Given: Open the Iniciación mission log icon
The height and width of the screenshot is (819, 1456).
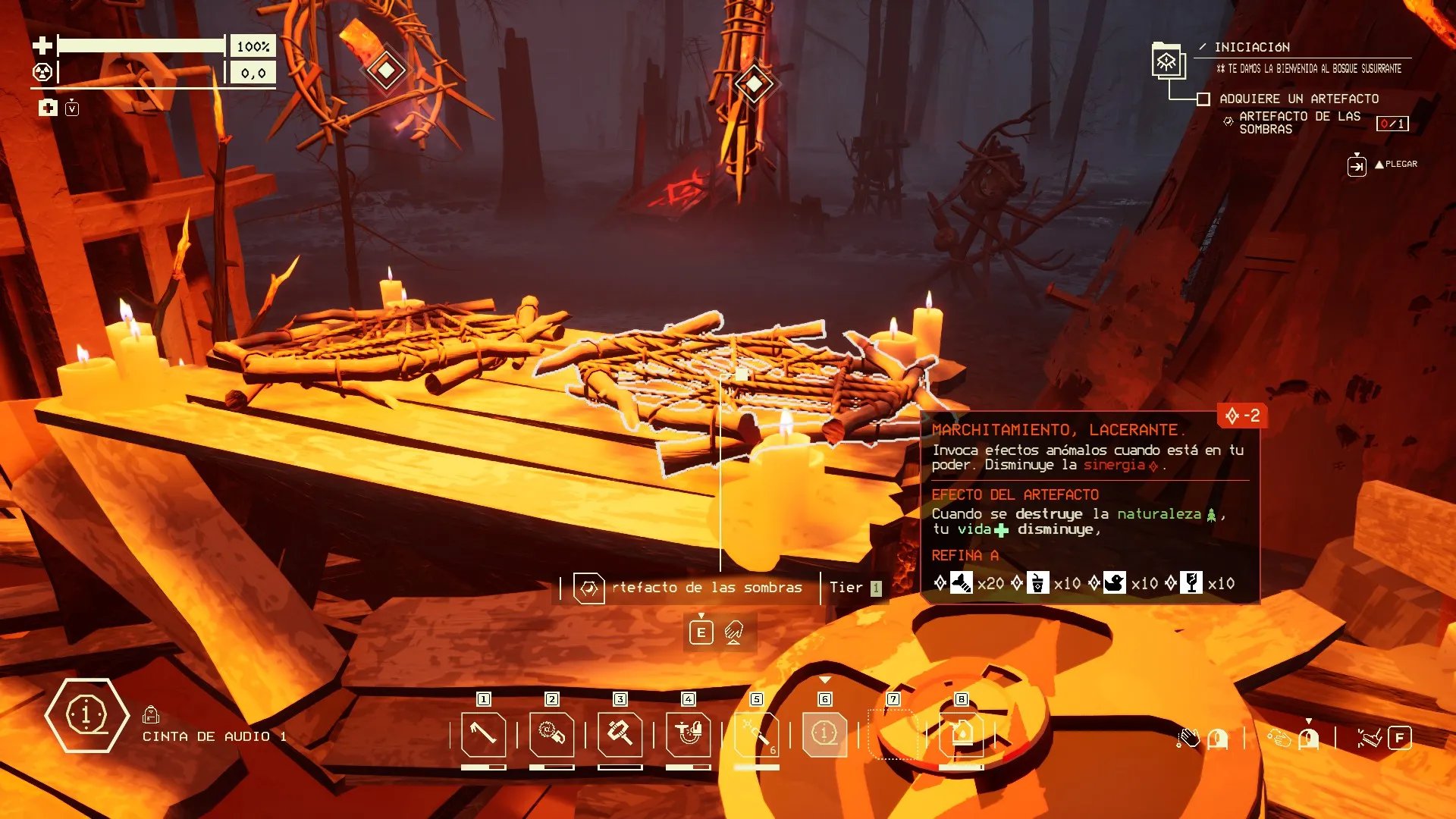Looking at the screenshot, I should click(x=1166, y=61).
